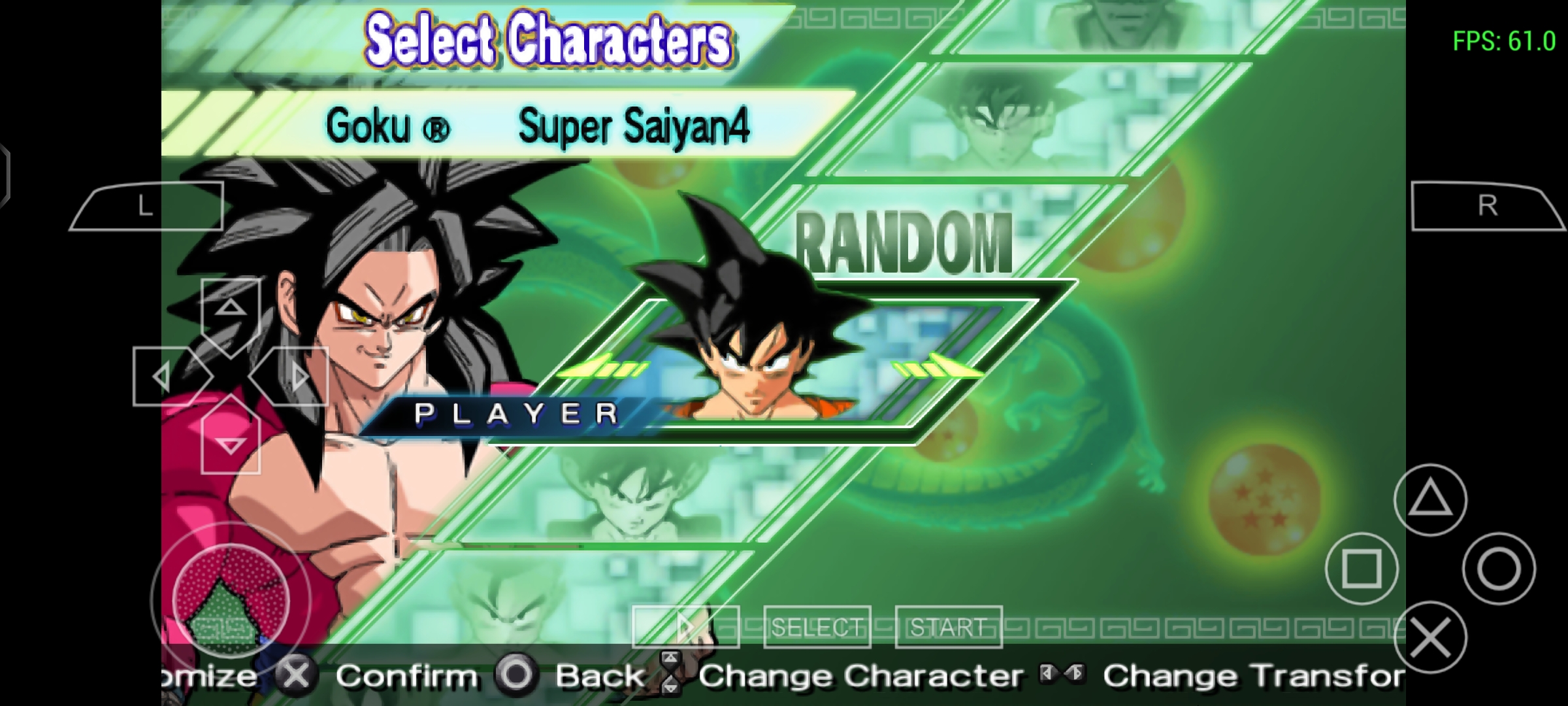
Task: Tap the on-screen SELECT button
Action: coord(817,628)
